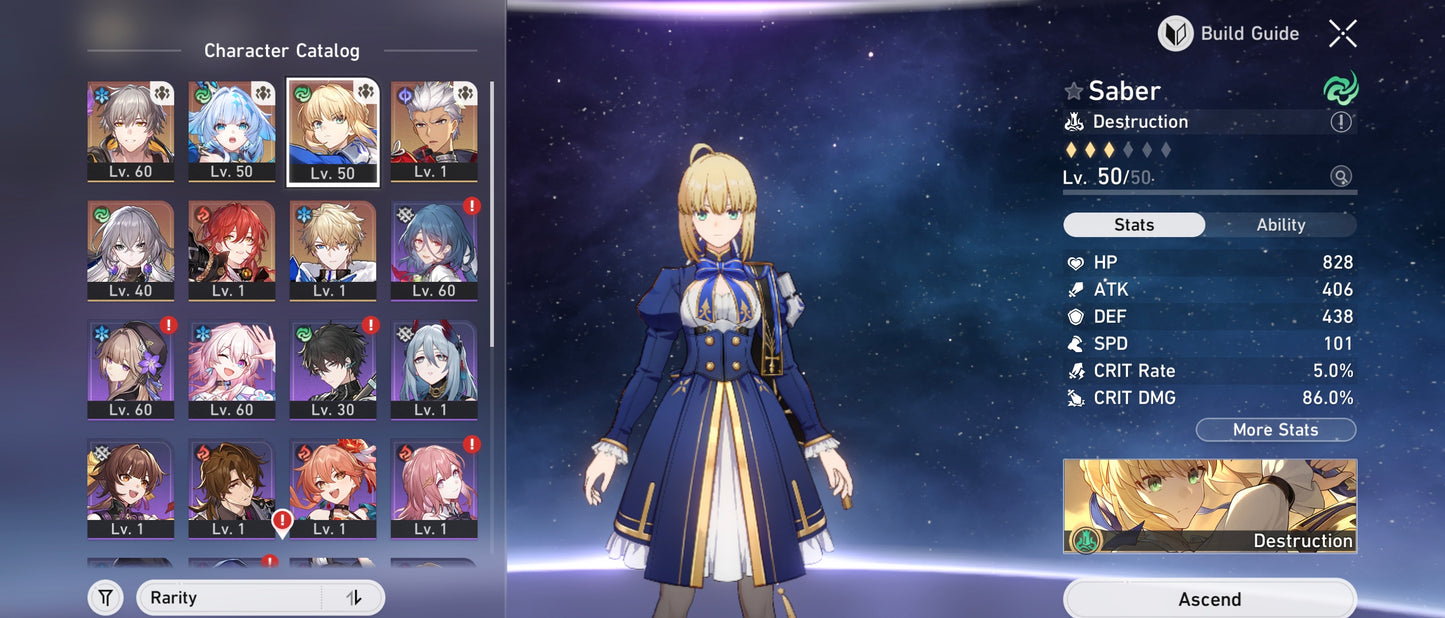Select the silver-haired Lv. 40 wind character
This screenshot has width=1445, height=618.
(x=131, y=250)
